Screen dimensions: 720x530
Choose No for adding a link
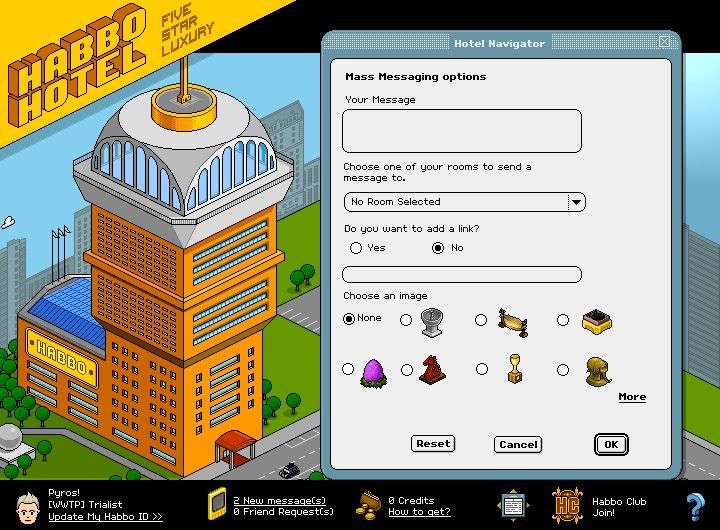(438, 248)
